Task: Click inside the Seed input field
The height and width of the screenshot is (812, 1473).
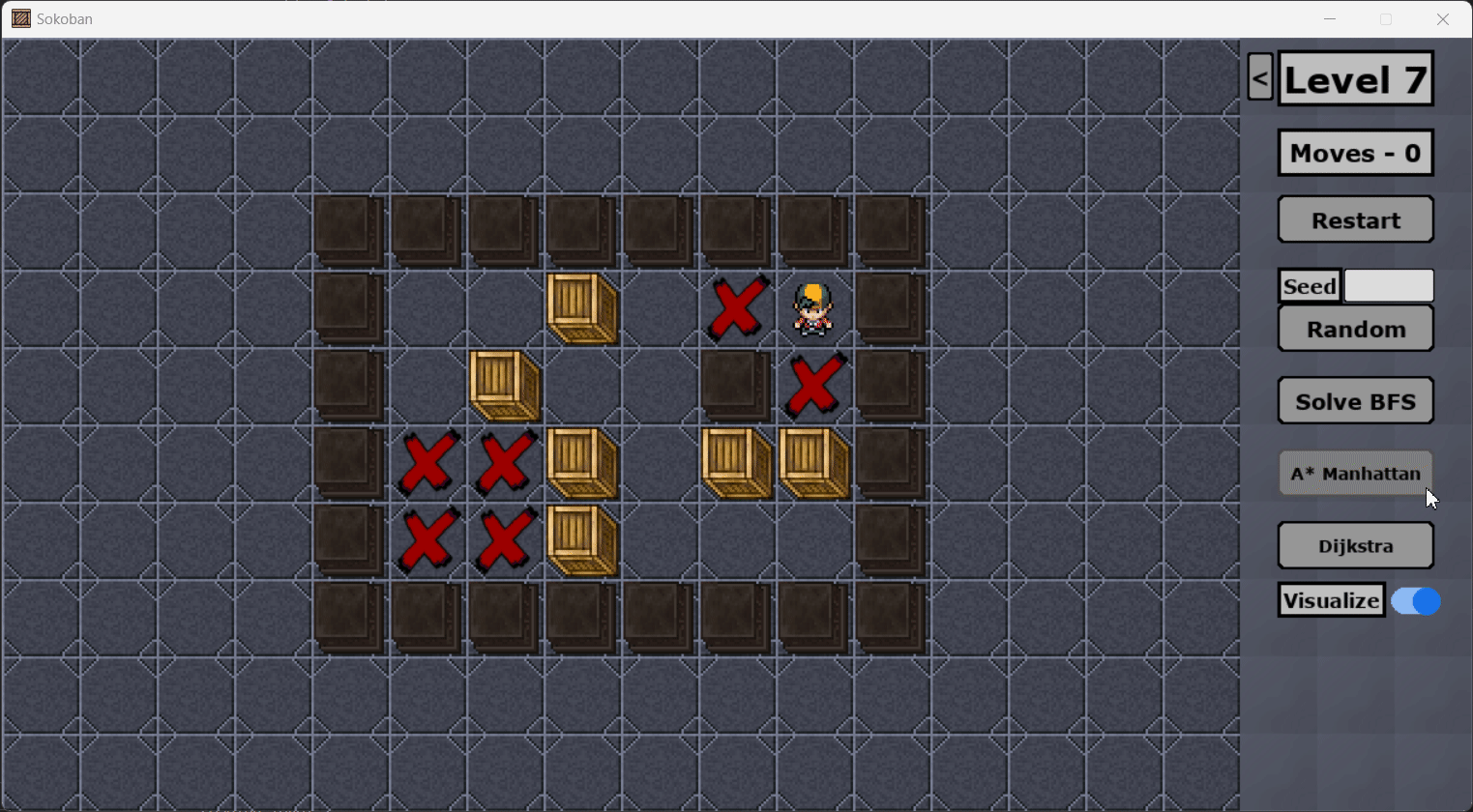Action: tap(1388, 285)
